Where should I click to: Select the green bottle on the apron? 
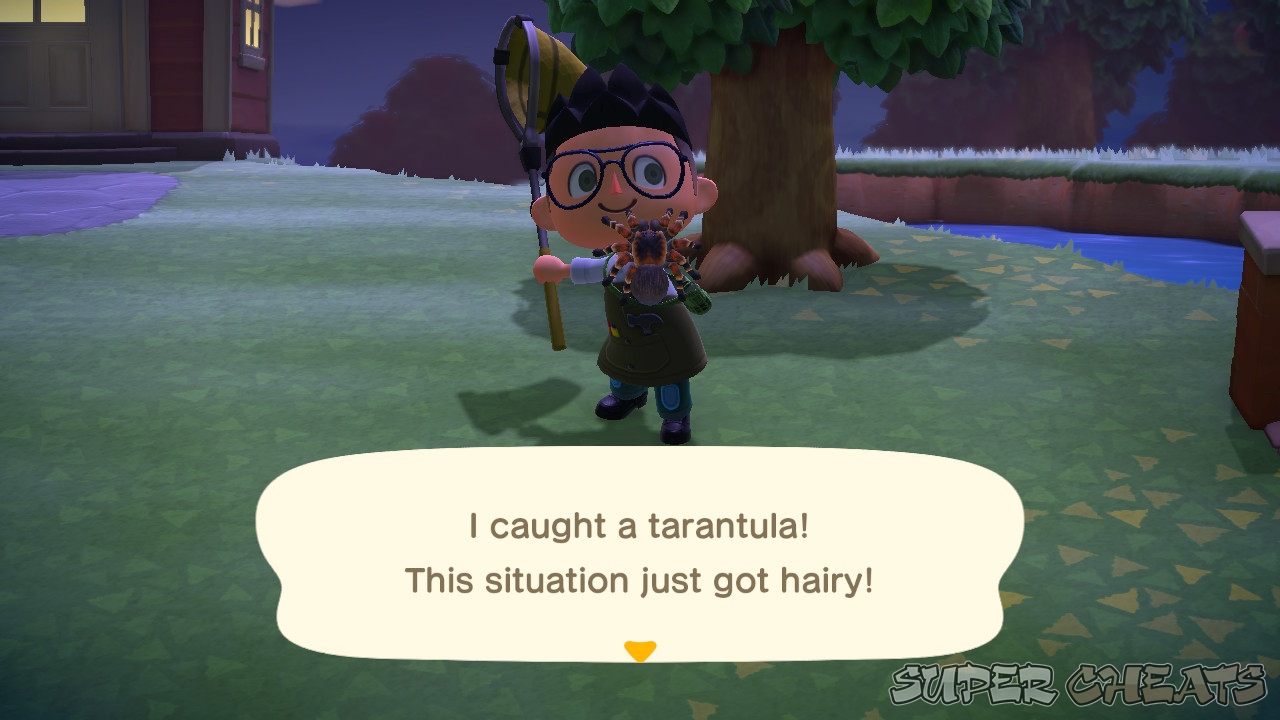pyautogui.click(x=697, y=295)
